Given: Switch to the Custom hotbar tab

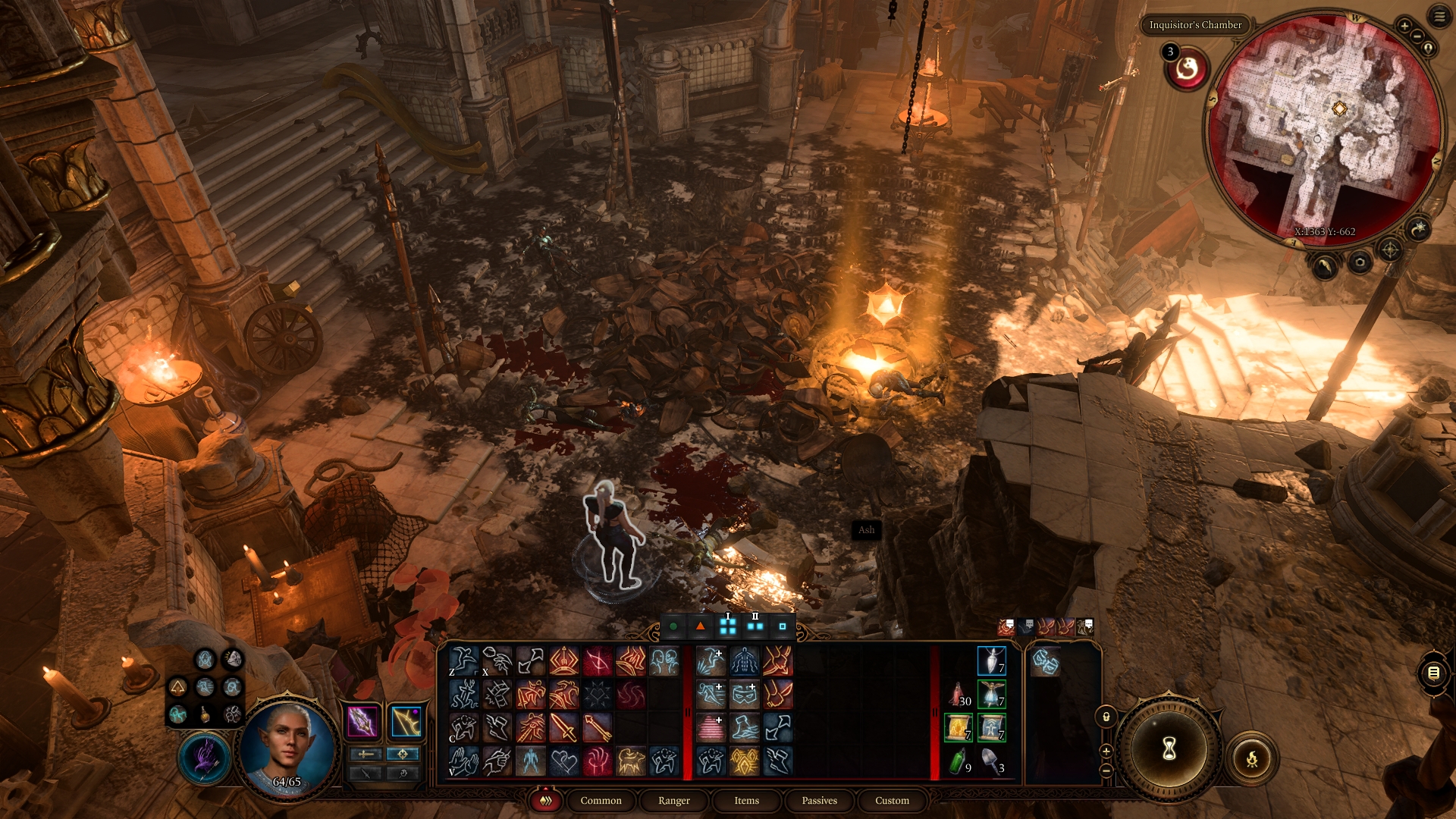Looking at the screenshot, I should (892, 801).
